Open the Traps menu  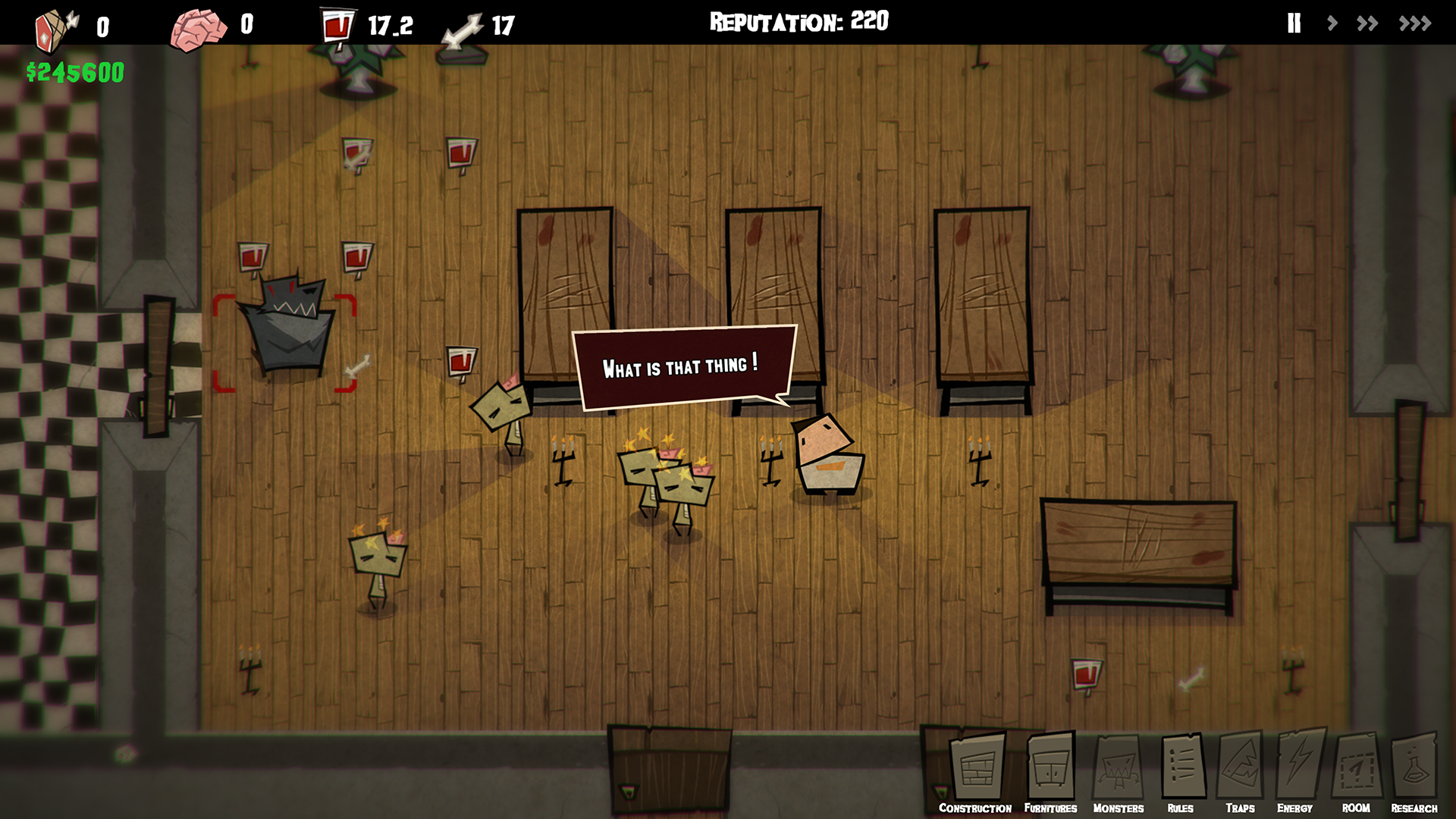tap(1241, 772)
